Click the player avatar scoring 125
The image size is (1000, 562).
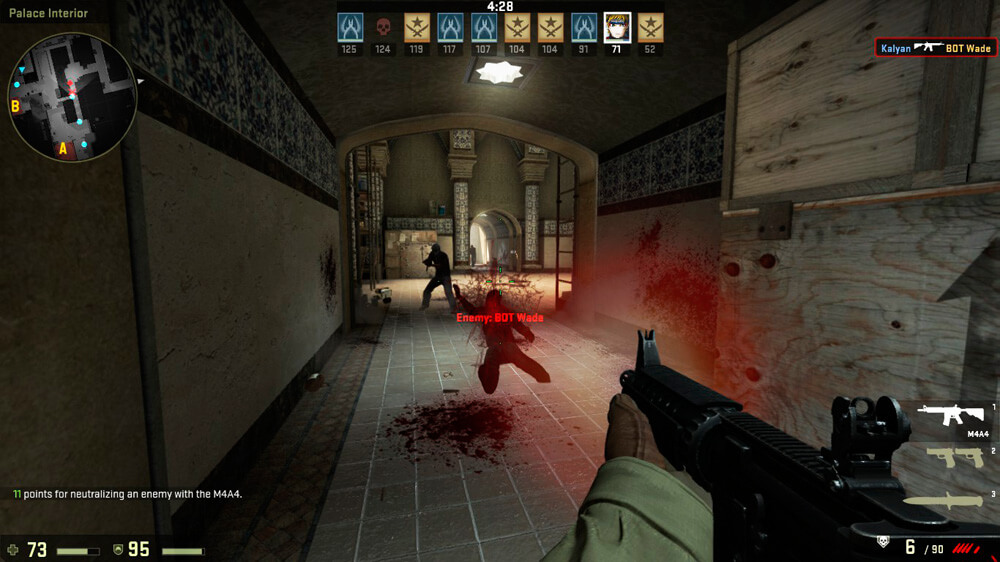tap(349, 27)
